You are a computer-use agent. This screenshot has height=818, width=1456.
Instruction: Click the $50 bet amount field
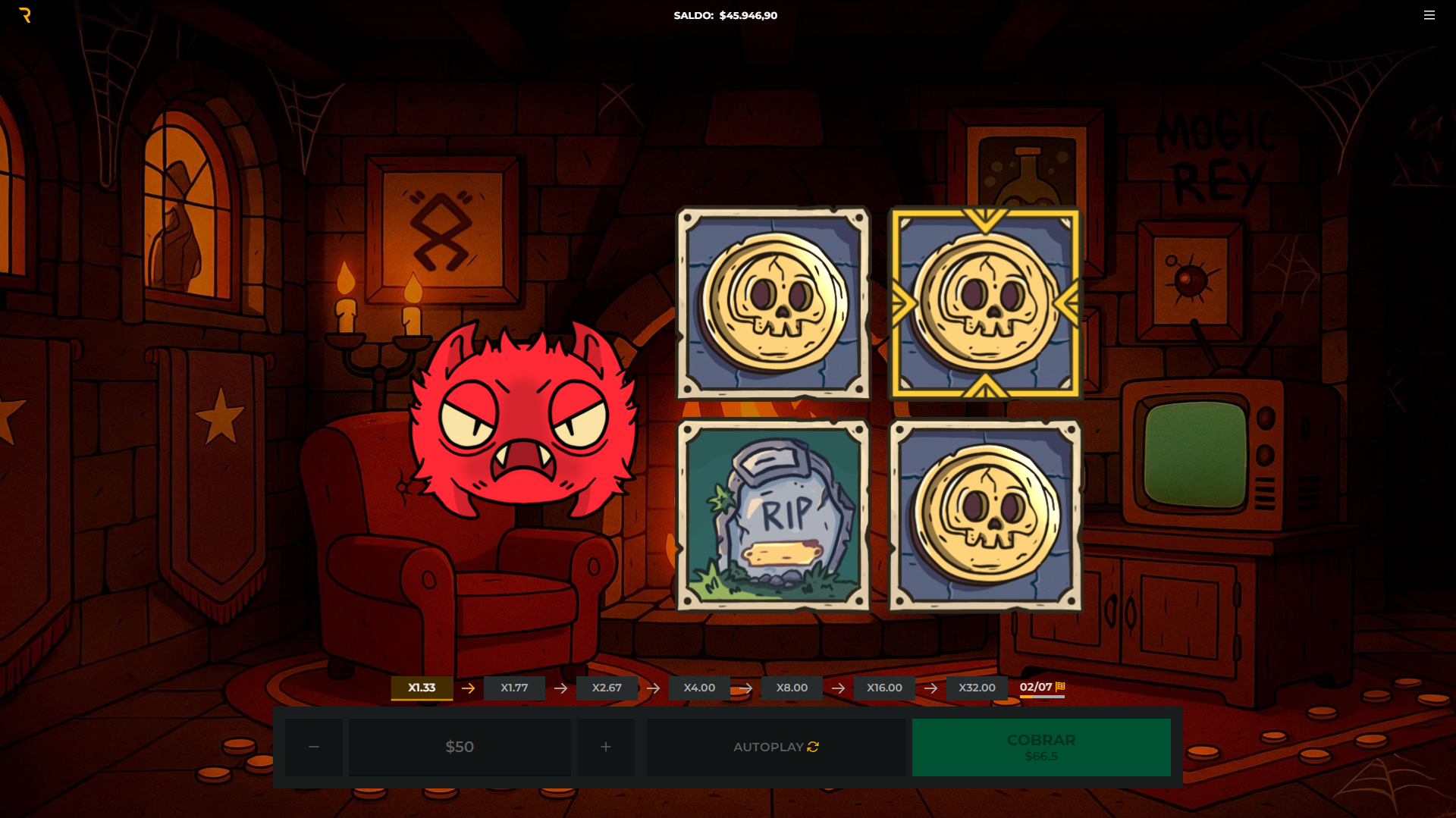(460, 747)
